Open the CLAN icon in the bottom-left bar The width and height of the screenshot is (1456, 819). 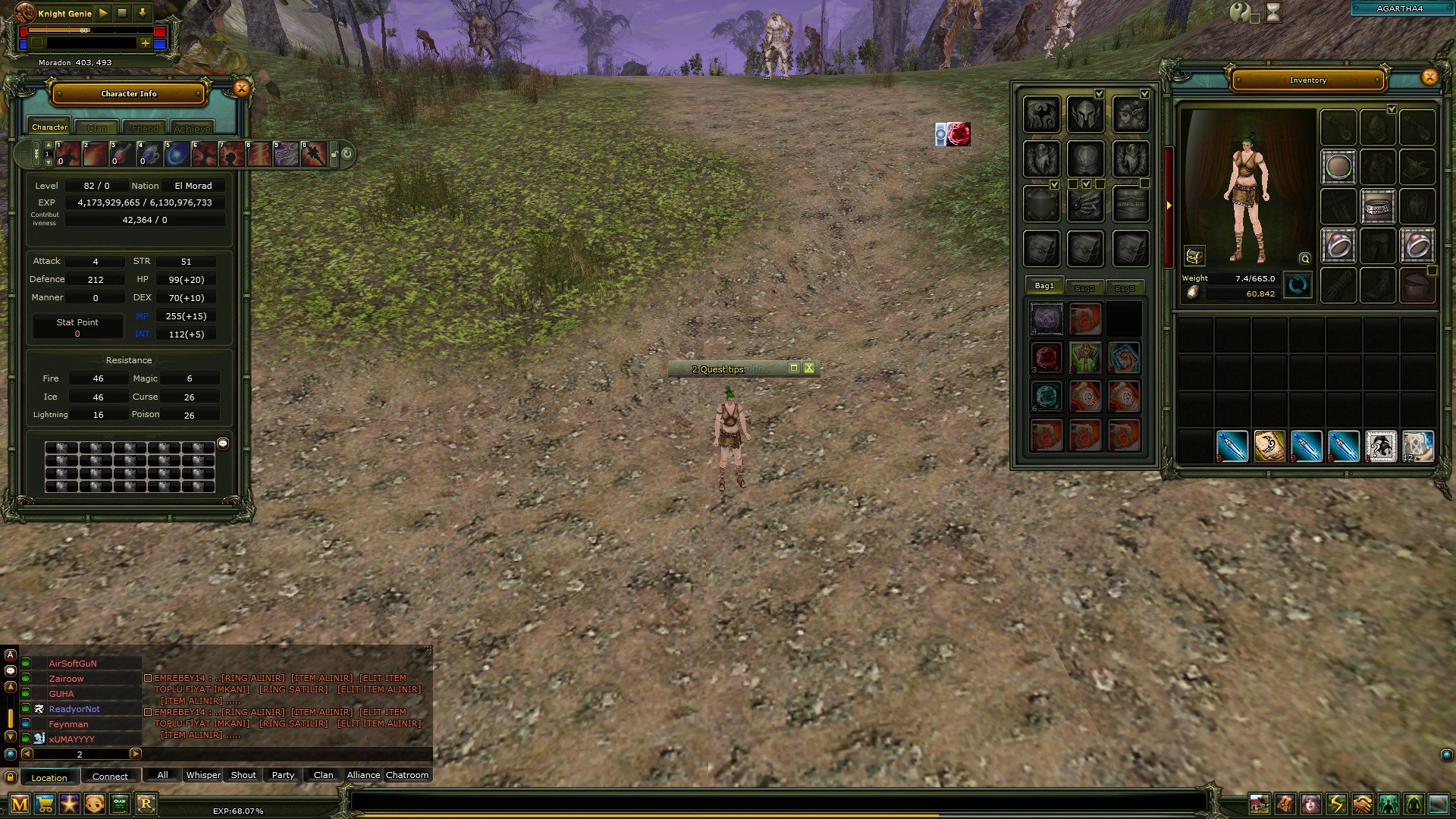118,805
